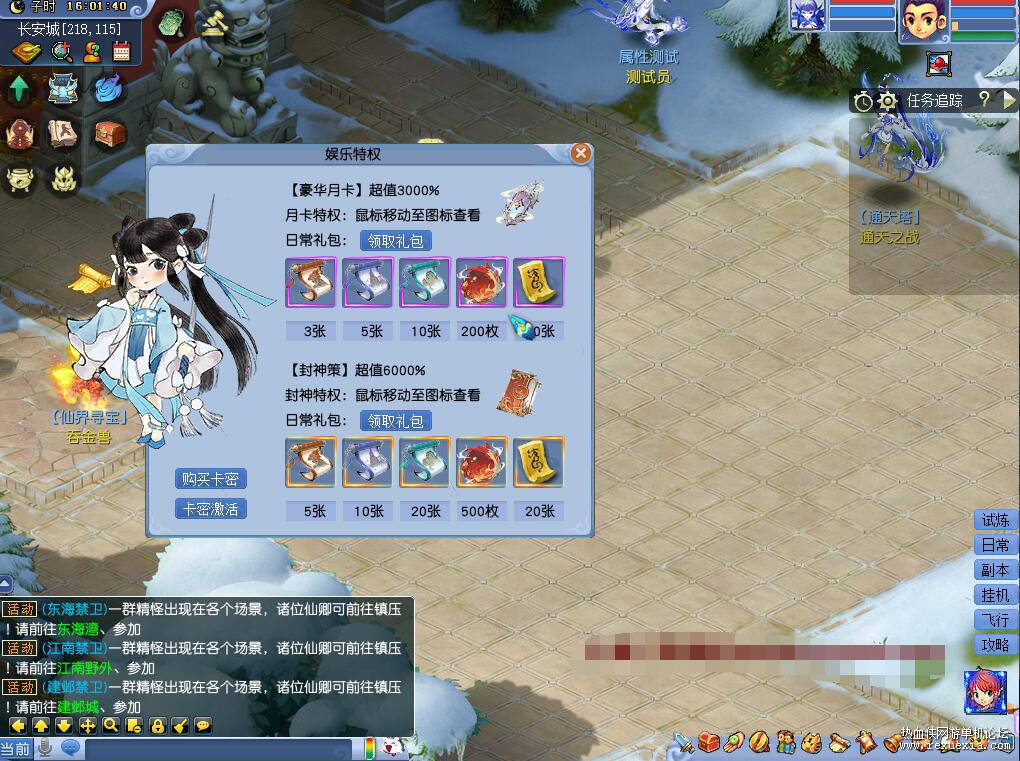
Task: Open the 攻略 guide
Action: point(995,645)
